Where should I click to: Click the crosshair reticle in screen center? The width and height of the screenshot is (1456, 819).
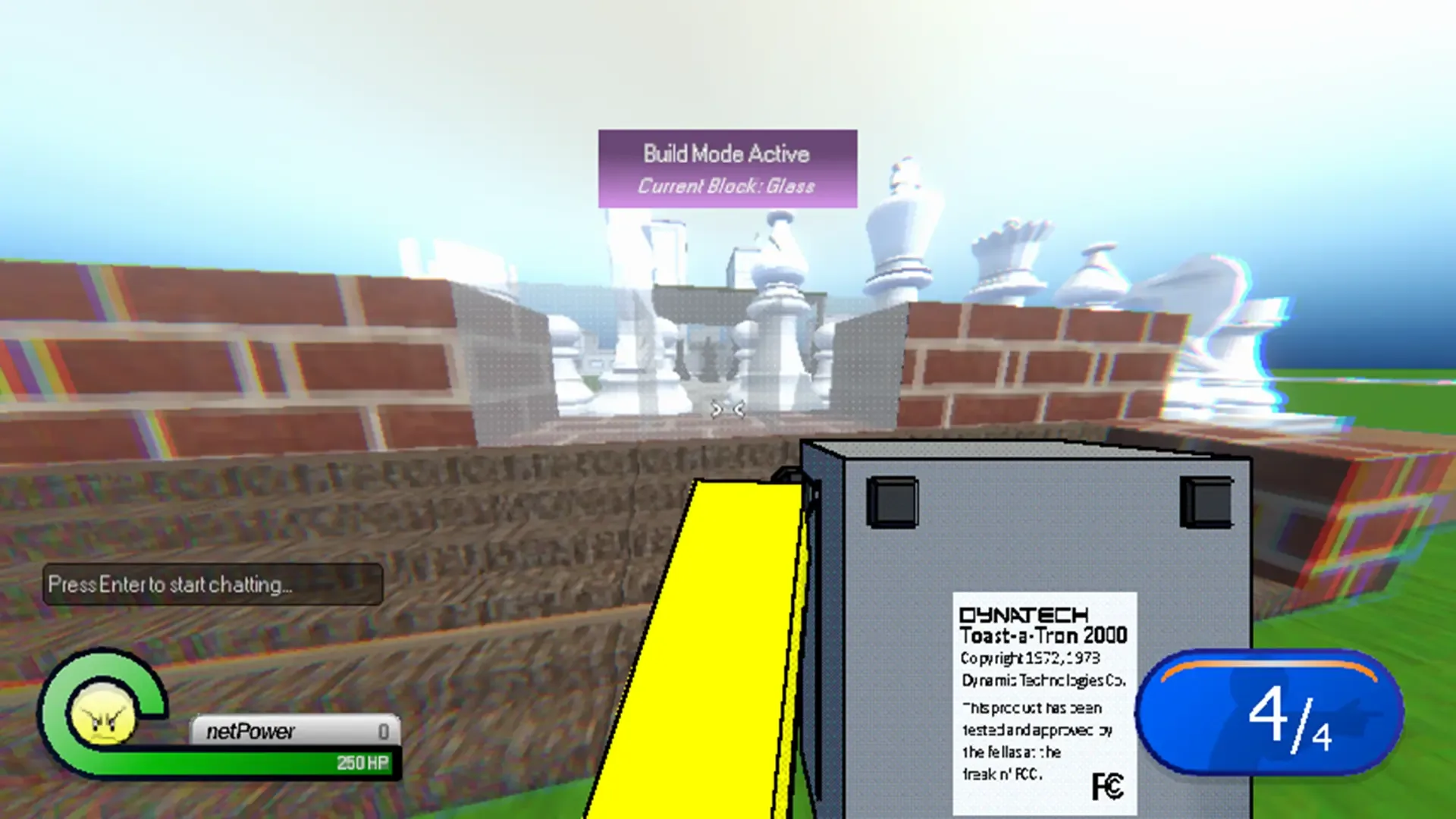coord(726,409)
